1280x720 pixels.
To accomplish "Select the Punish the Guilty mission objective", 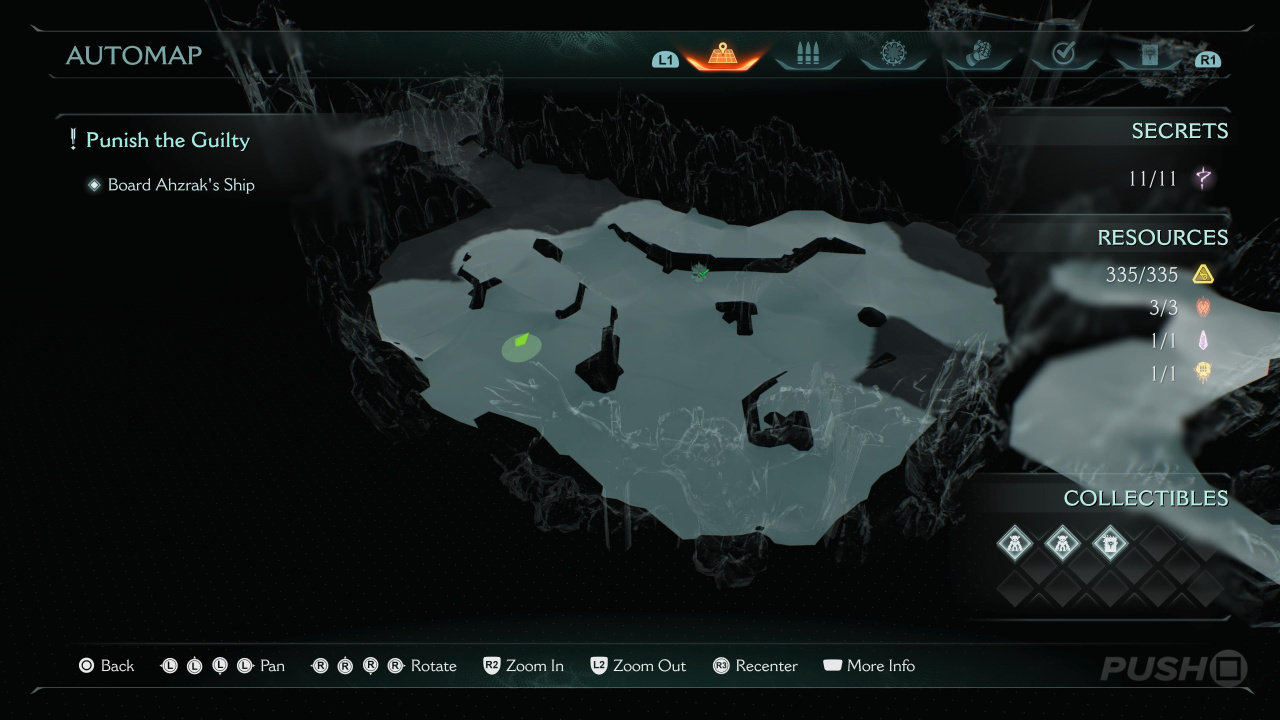I will click(x=167, y=140).
